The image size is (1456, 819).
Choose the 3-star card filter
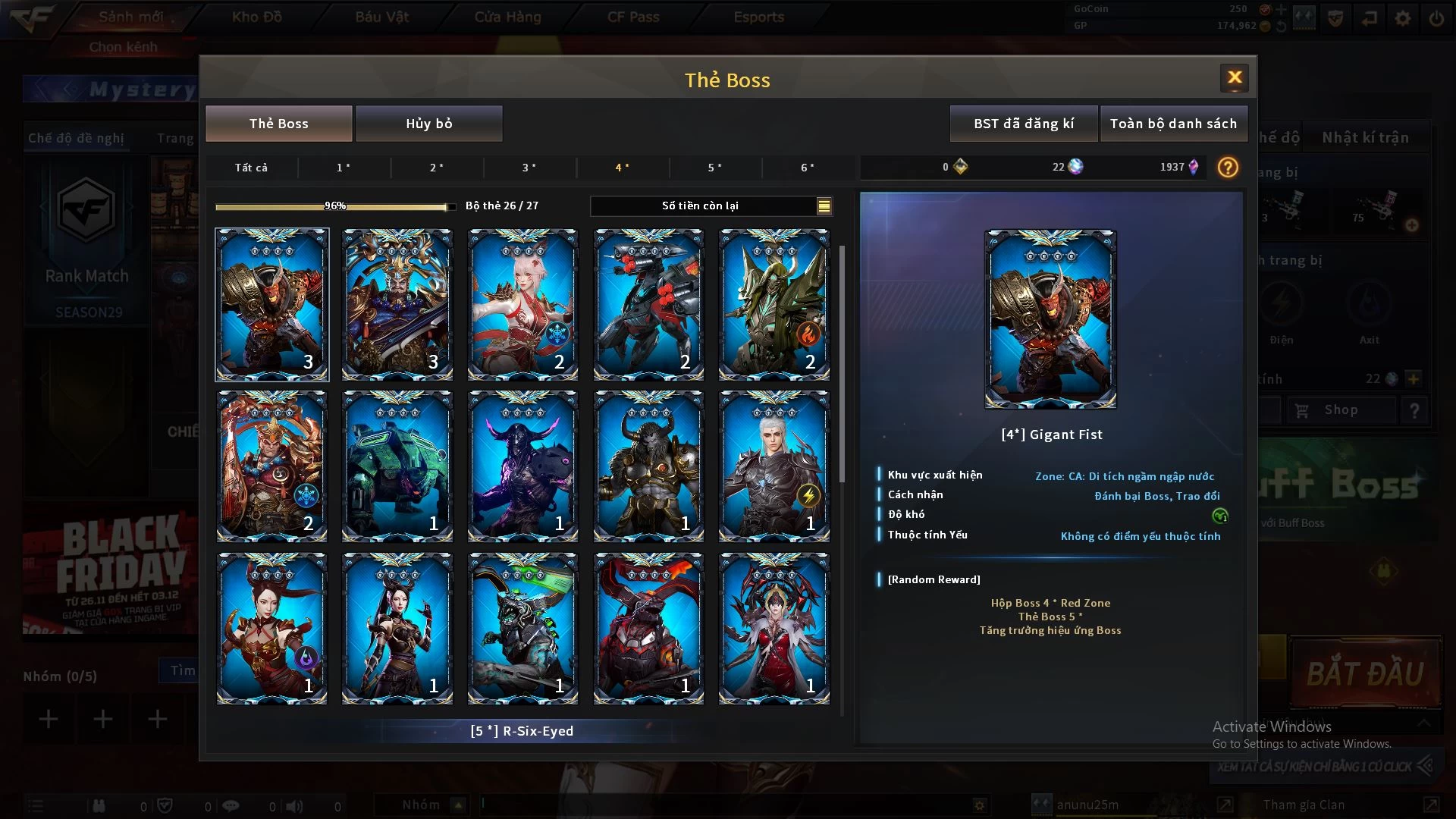(529, 168)
